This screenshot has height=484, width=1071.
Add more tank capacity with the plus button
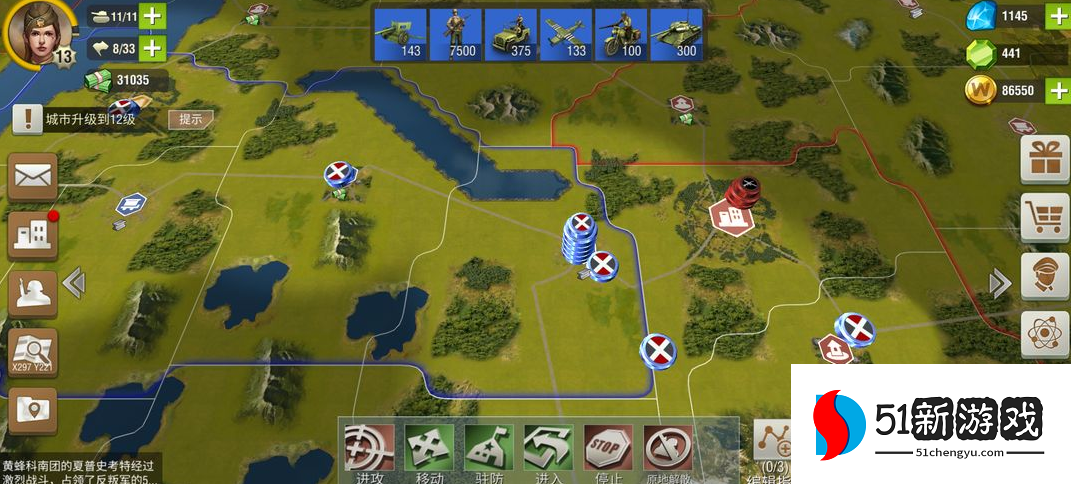152,17
